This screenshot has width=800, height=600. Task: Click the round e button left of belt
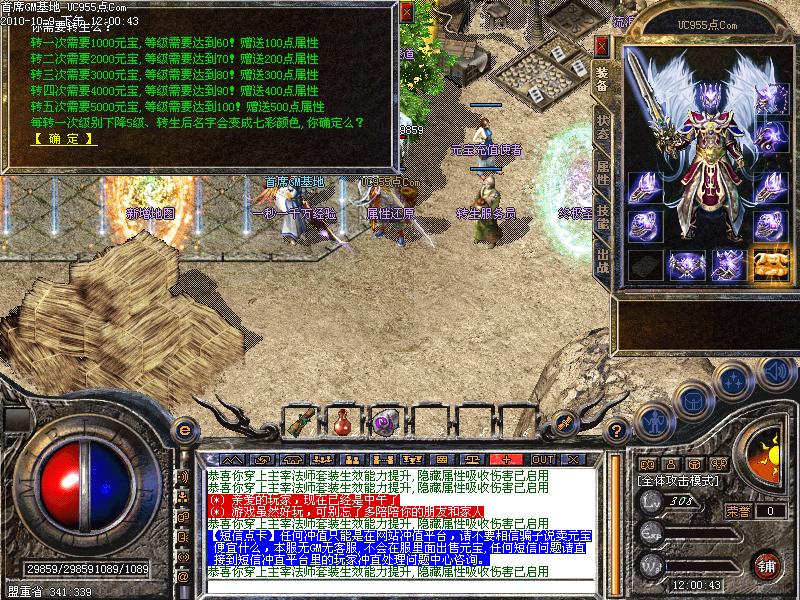point(184,431)
